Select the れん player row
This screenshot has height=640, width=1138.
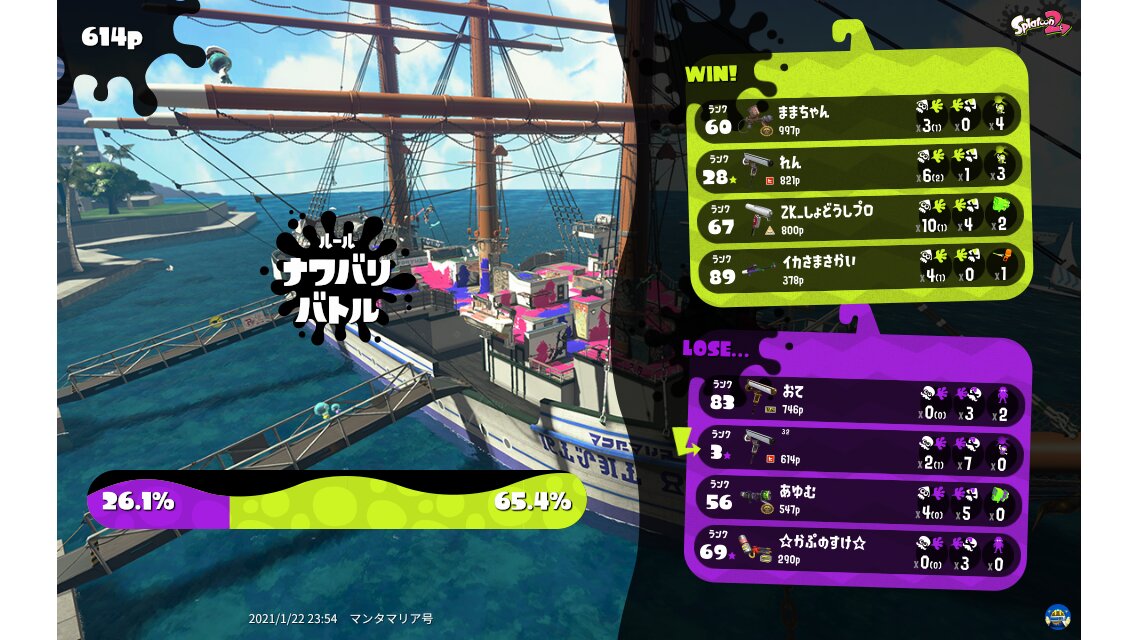[859, 167]
